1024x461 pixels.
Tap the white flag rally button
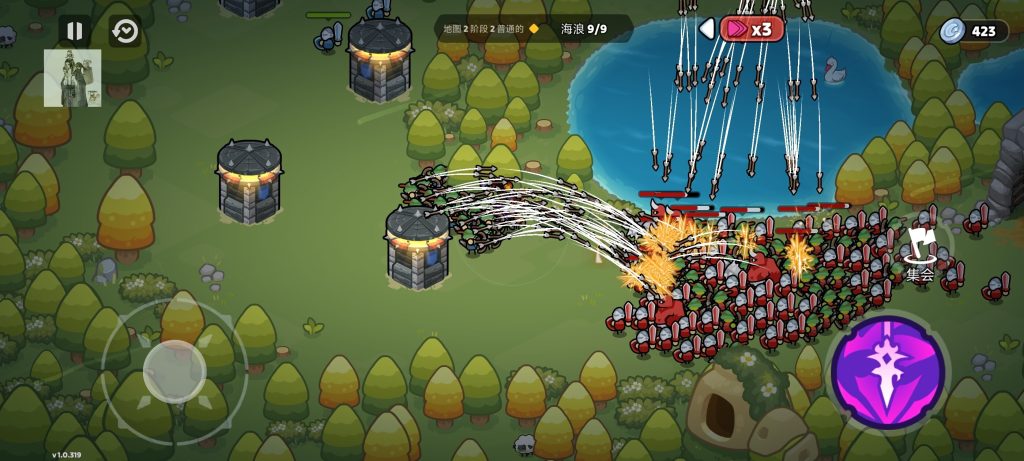(920, 245)
